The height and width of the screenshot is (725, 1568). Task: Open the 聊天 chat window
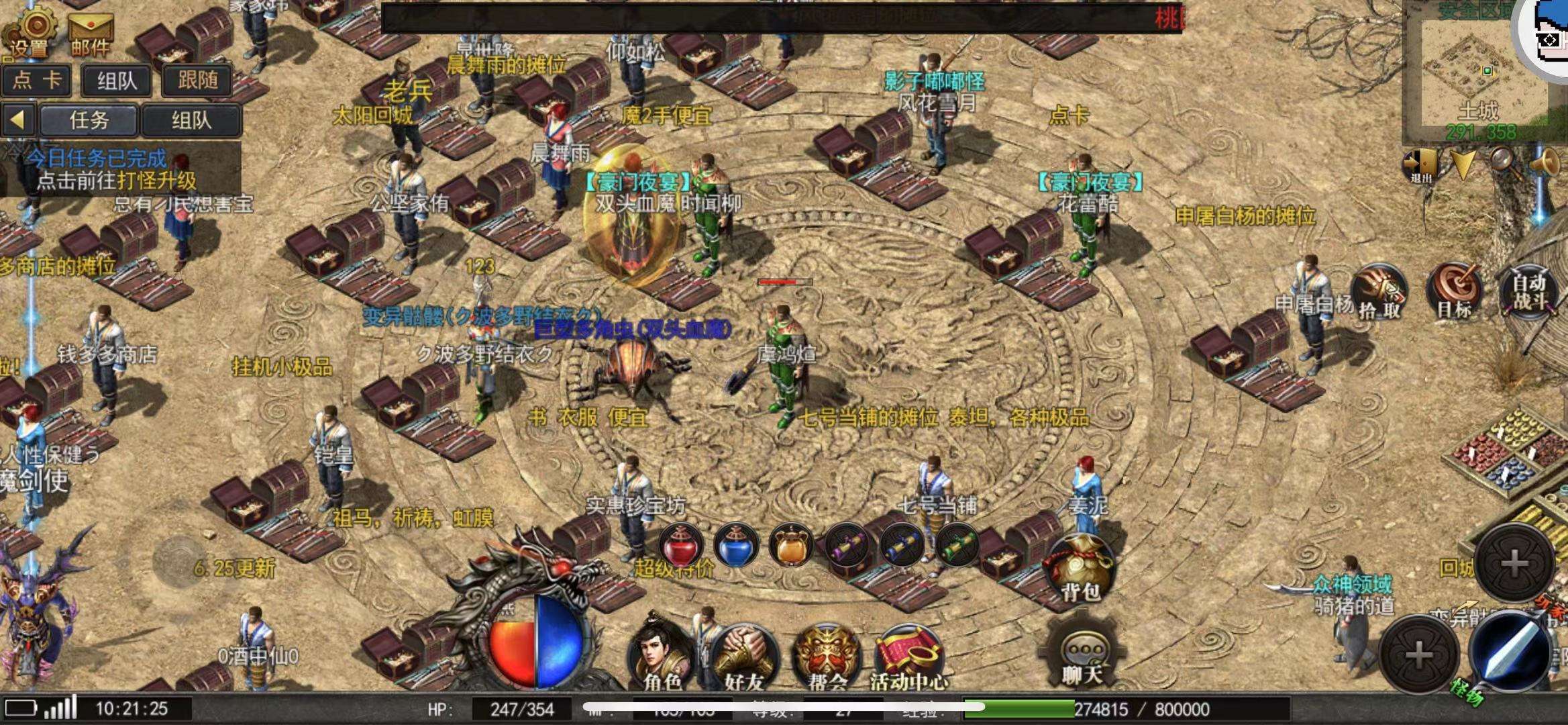1081,655
